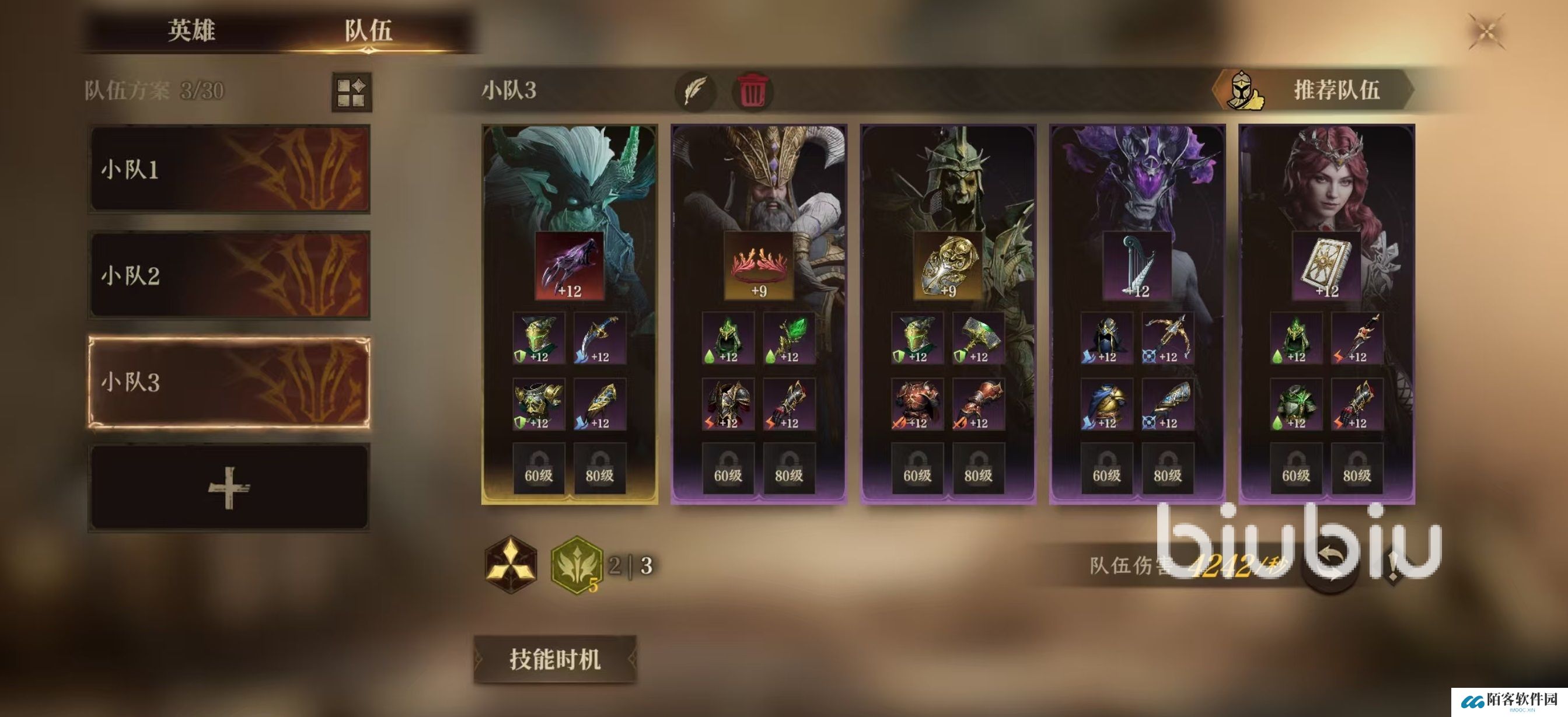Choose 小队2 team preset
This screenshot has width=1568, height=717.
[229, 275]
